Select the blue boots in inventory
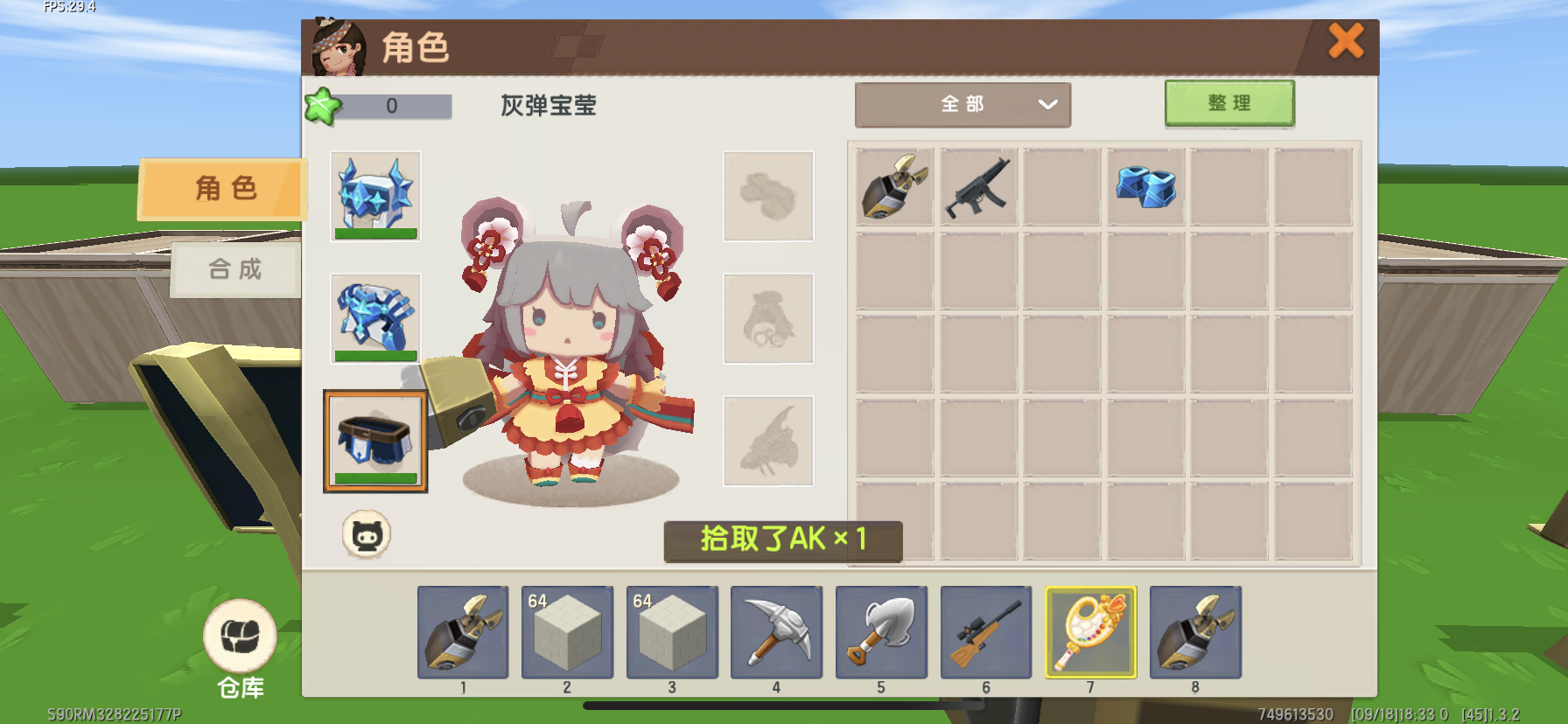The width and height of the screenshot is (1568, 724). tap(1145, 187)
